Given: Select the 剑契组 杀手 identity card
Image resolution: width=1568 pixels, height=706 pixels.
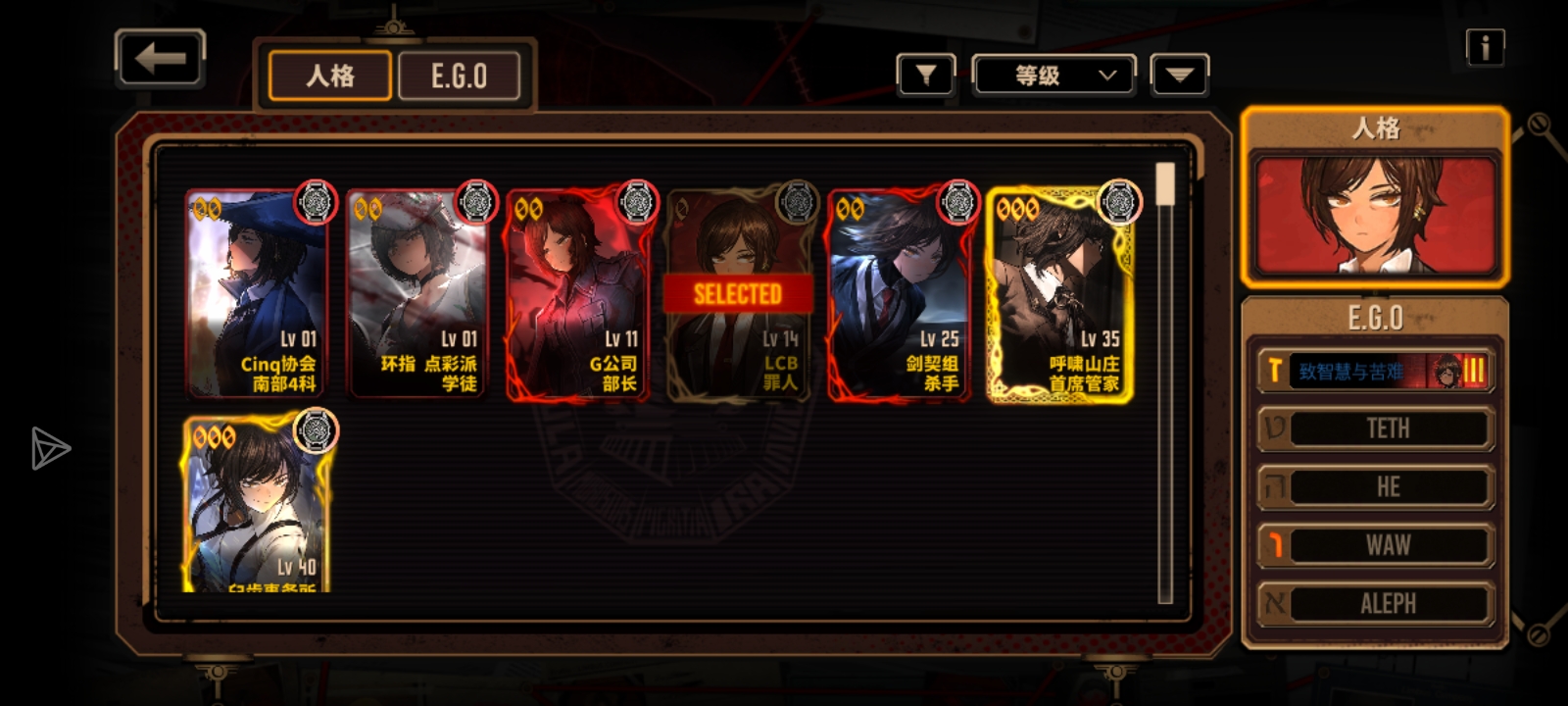Looking at the screenshot, I should [899, 294].
